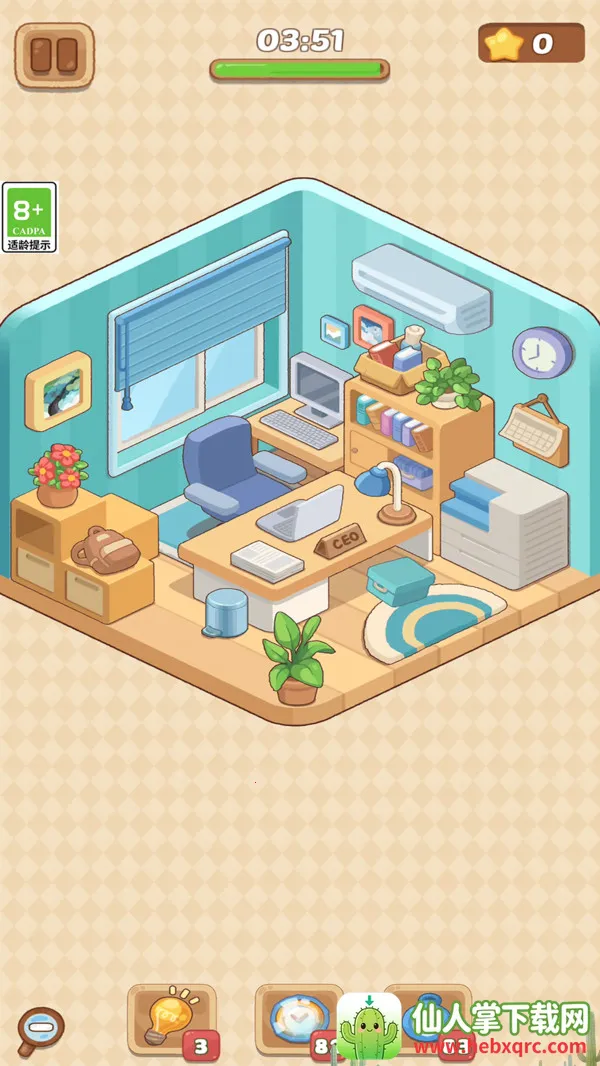Pause the game with the wooden button
The width and height of the screenshot is (600, 1066).
[x=55, y=55]
